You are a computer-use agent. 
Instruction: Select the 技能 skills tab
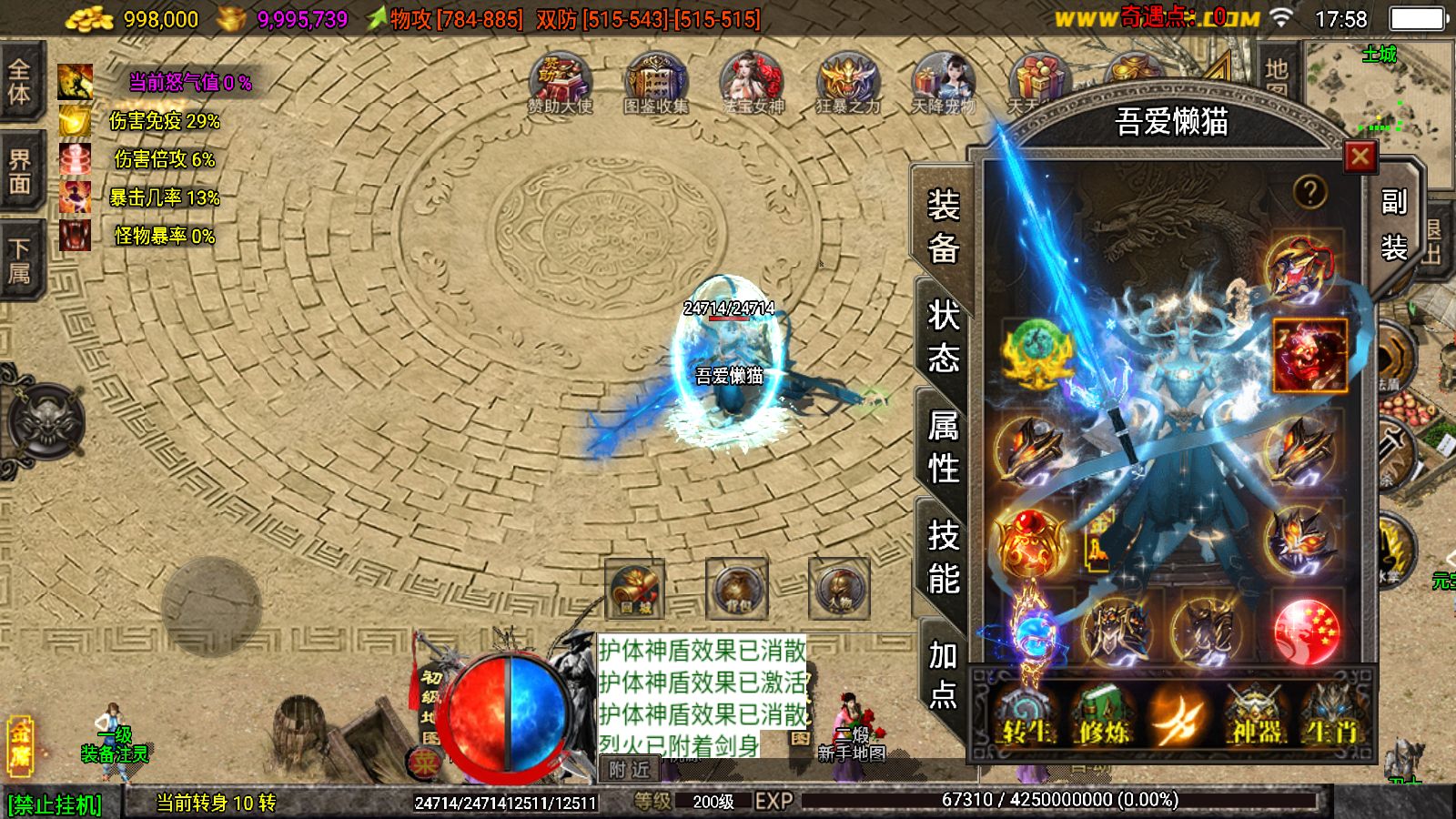pyautogui.click(x=943, y=557)
